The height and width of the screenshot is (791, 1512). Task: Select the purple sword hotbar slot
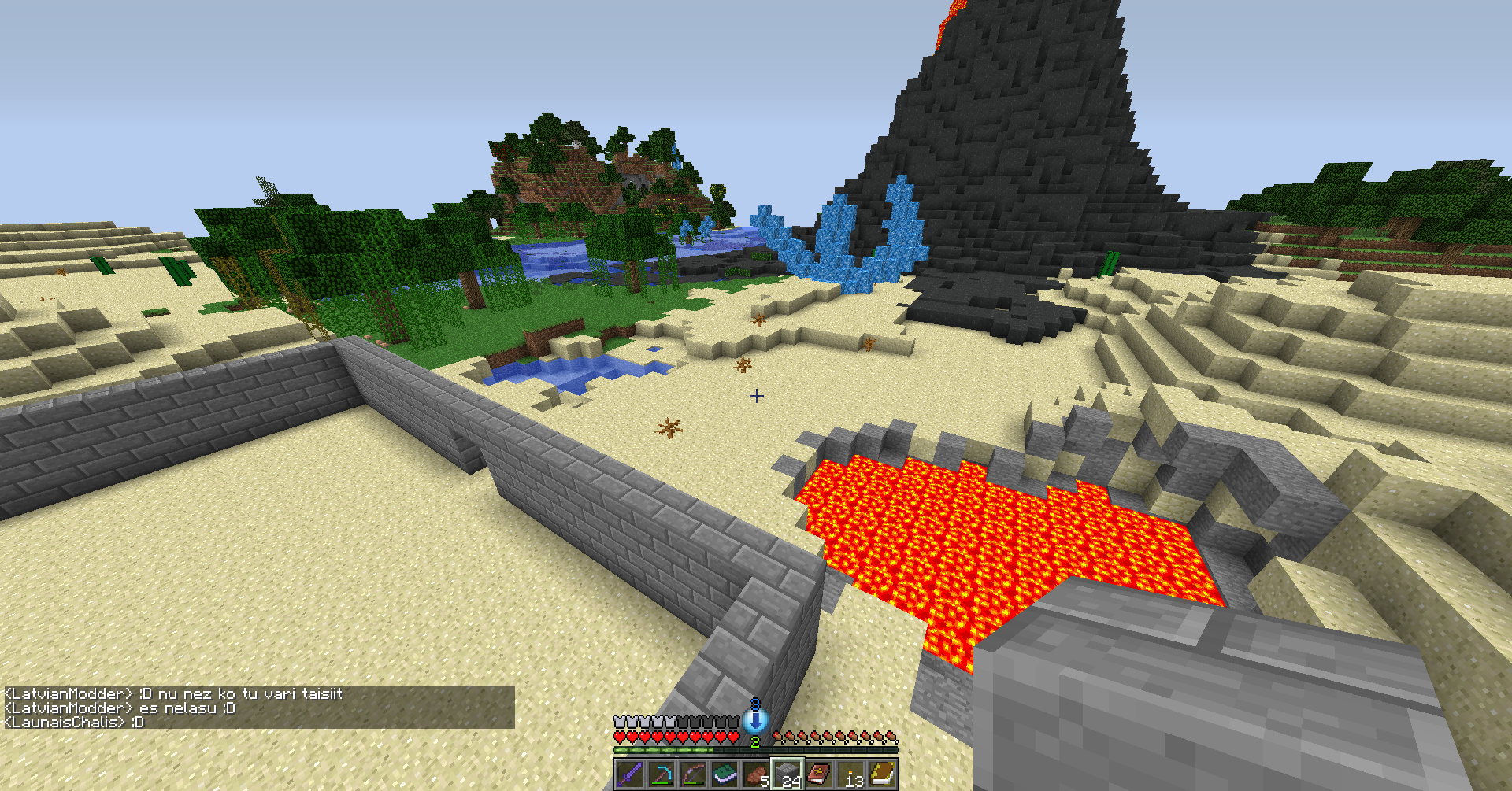tap(629, 774)
